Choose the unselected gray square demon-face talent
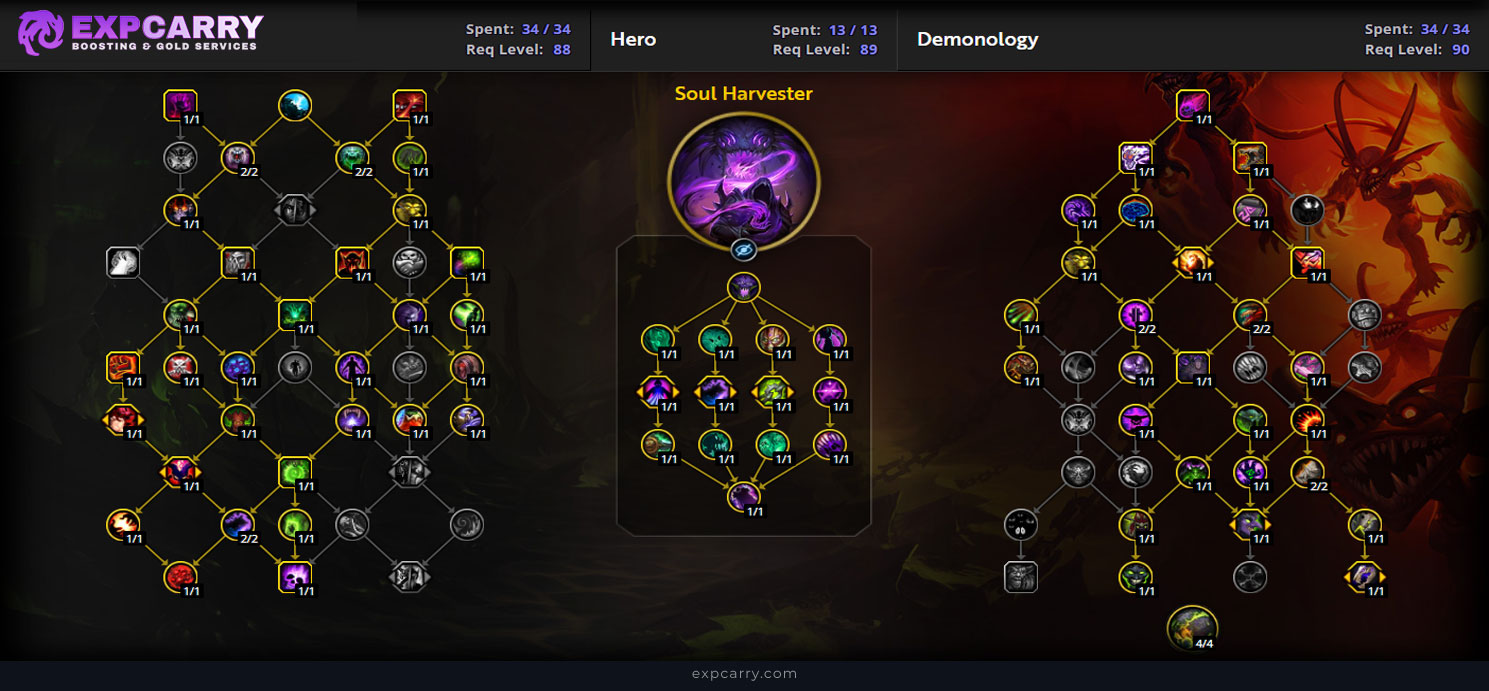The height and width of the screenshot is (691, 1489). click(1021, 576)
